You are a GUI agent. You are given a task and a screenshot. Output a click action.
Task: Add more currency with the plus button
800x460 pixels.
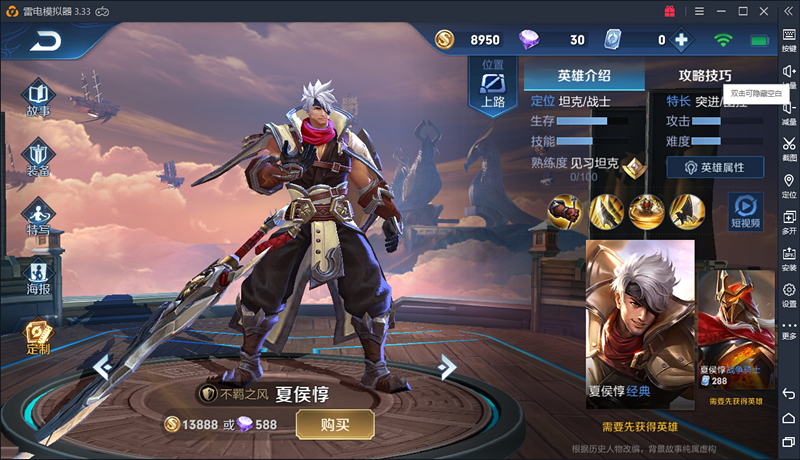[681, 40]
